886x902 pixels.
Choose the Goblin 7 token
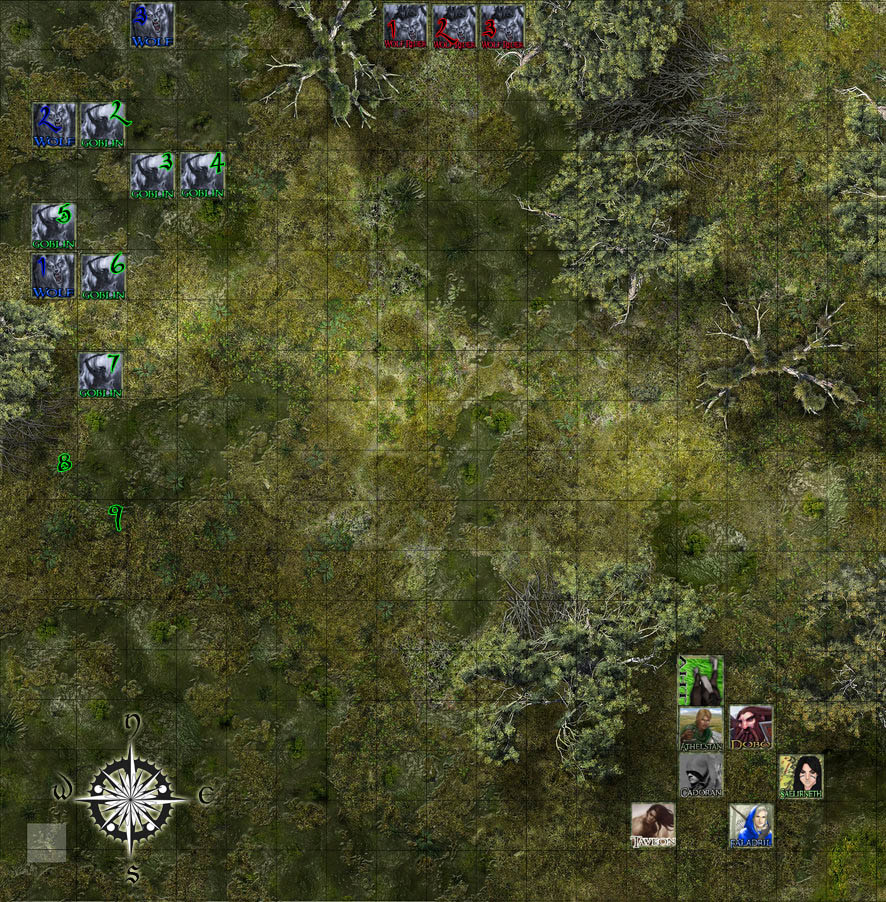coord(101,375)
